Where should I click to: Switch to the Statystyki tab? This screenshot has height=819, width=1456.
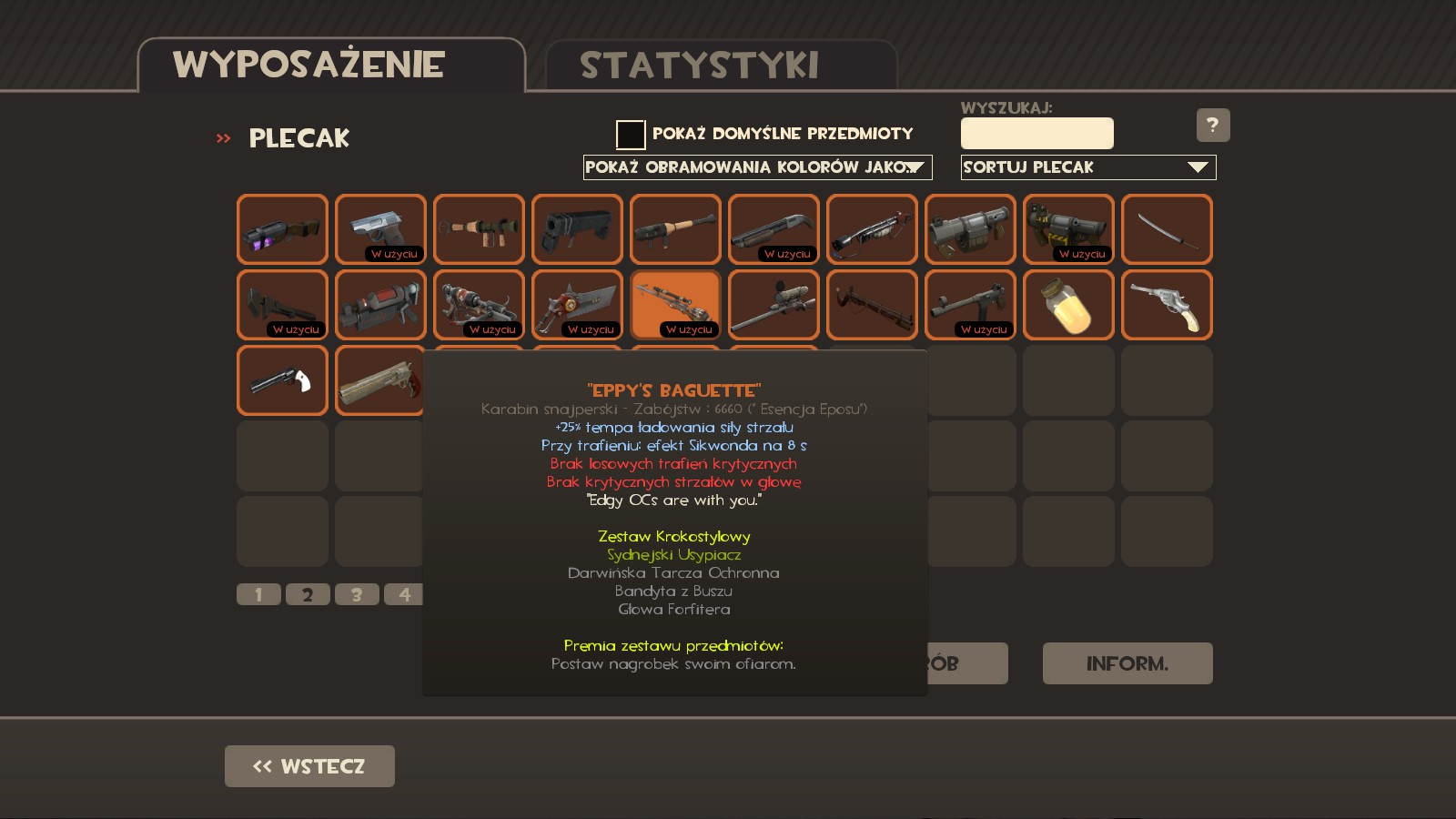pyautogui.click(x=699, y=66)
